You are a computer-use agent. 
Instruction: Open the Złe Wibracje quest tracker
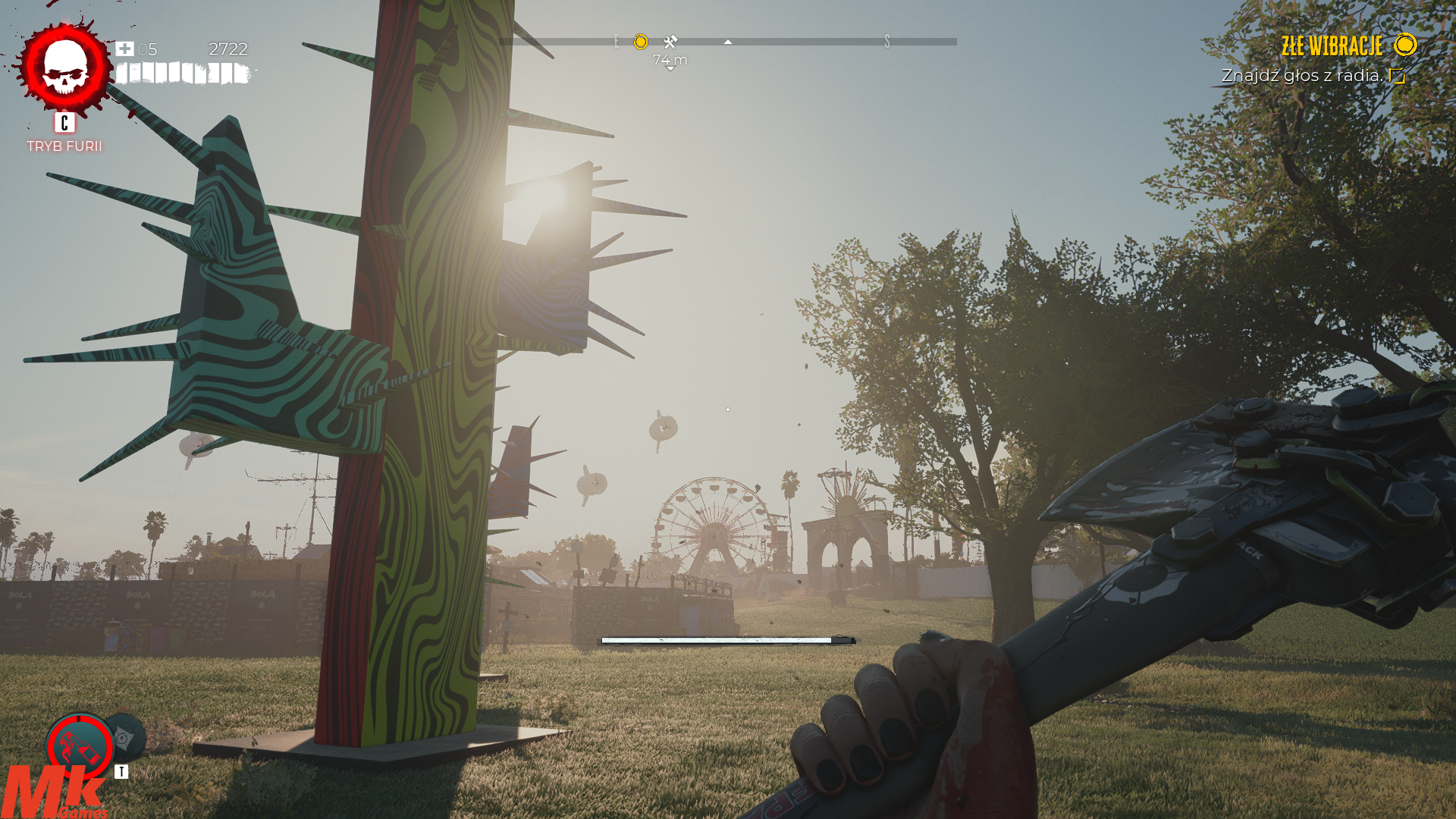point(1332,46)
